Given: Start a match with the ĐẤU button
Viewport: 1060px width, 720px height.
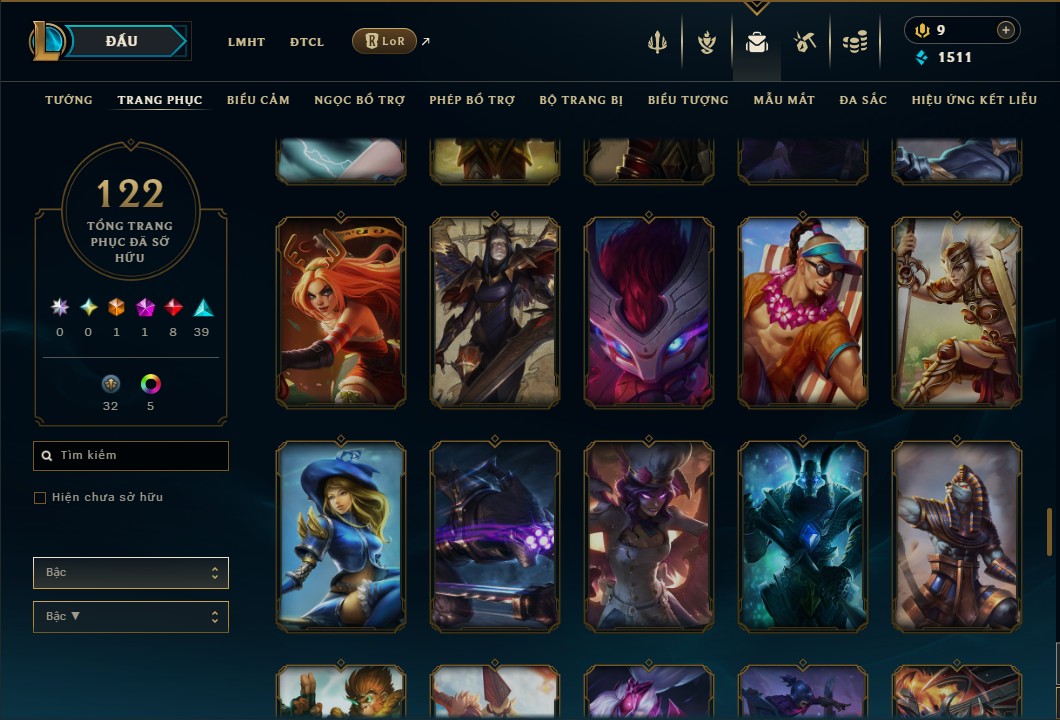Looking at the screenshot, I should point(121,41).
